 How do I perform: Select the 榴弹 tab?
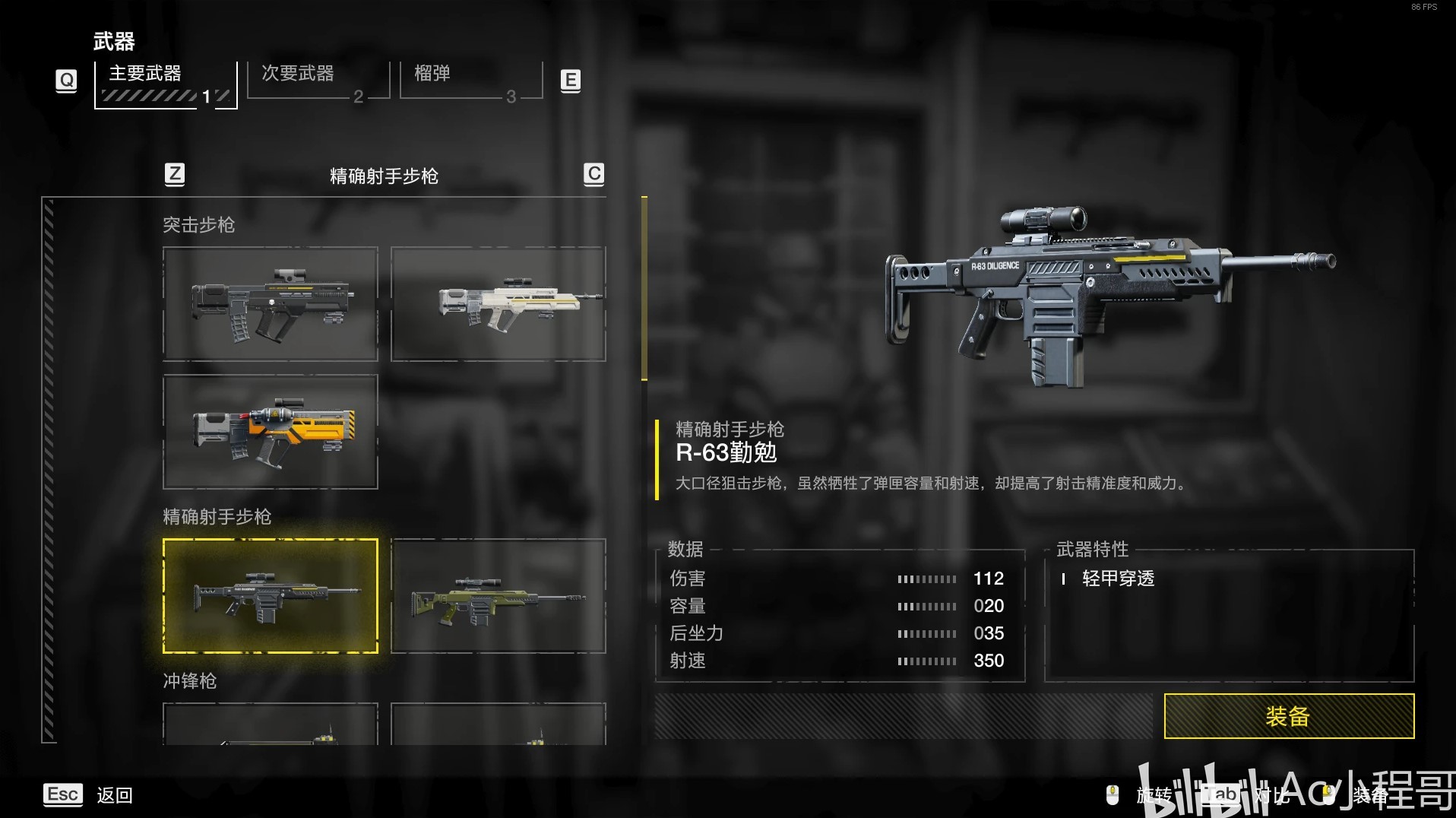(471, 80)
